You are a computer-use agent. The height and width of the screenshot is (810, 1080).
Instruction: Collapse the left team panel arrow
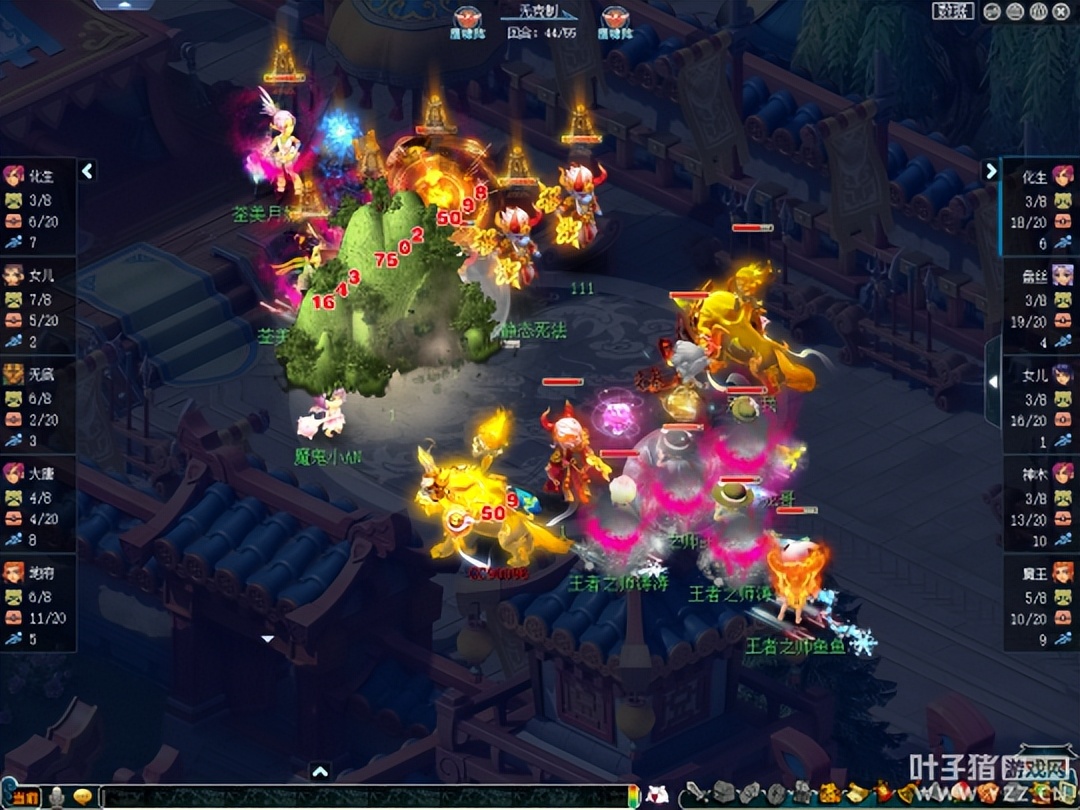tap(87, 171)
